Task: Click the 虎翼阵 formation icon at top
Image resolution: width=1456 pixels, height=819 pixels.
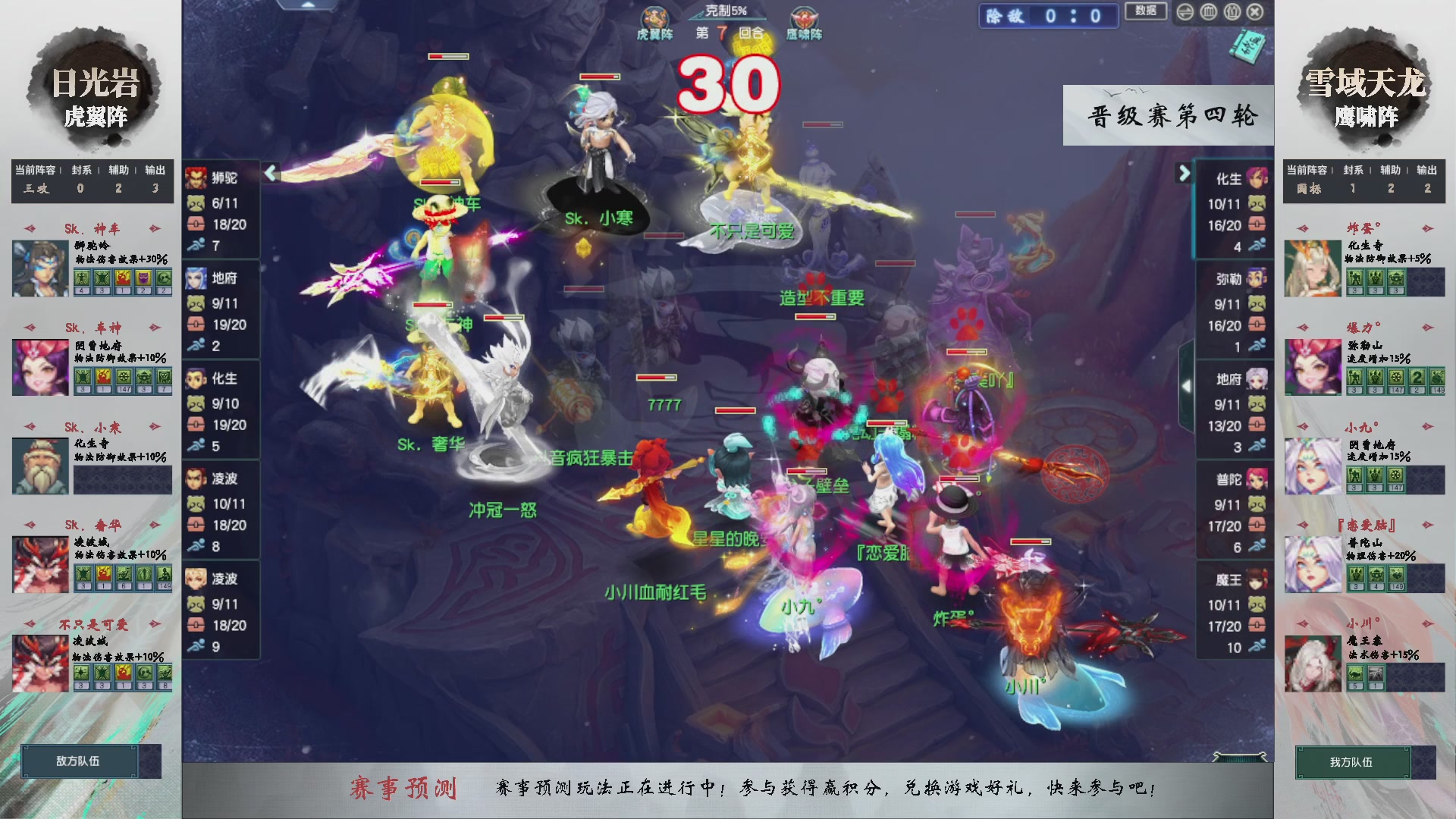Action: pyautogui.click(x=655, y=17)
